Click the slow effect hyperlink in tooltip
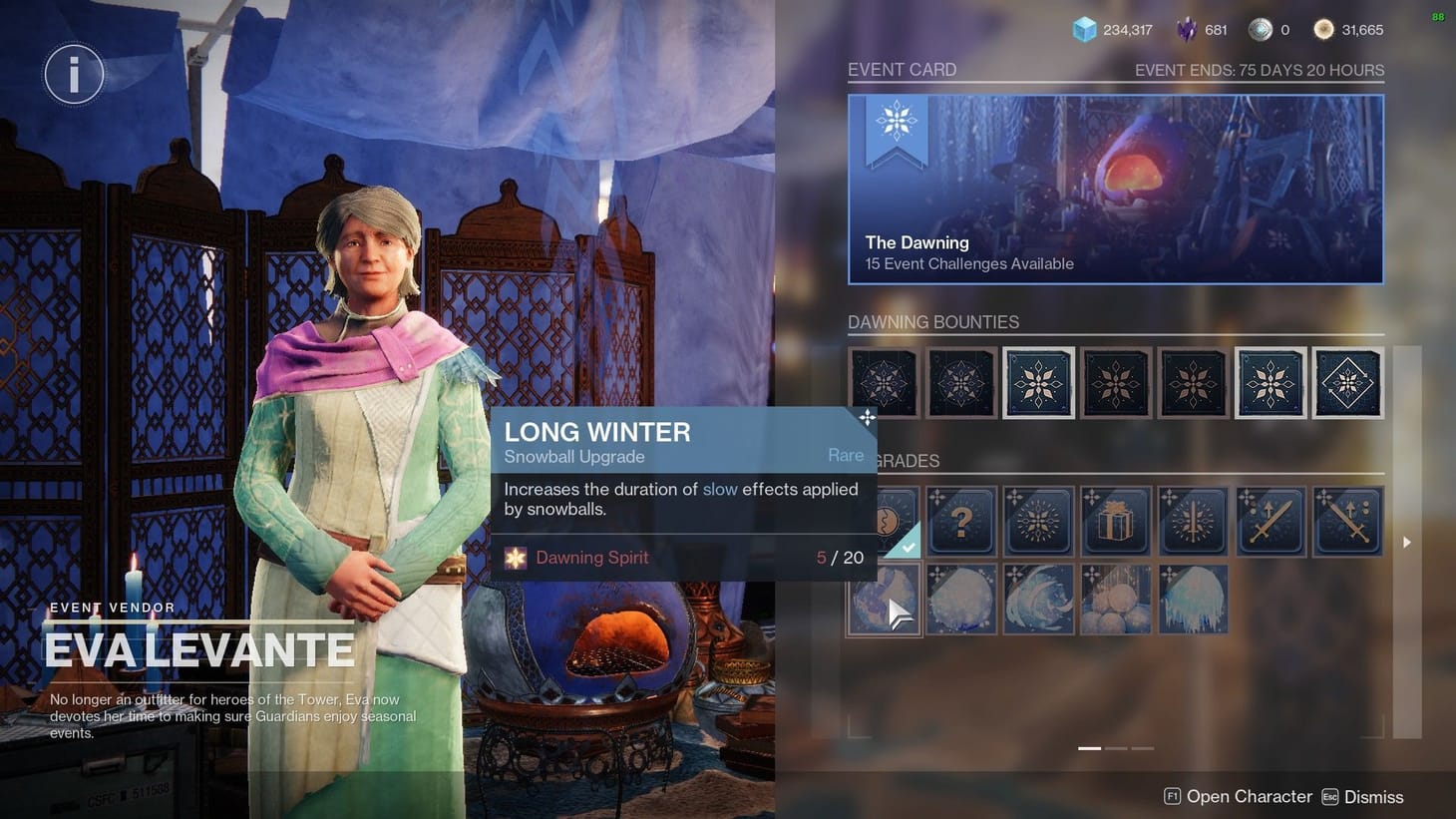This screenshot has width=1456, height=819. coord(720,489)
